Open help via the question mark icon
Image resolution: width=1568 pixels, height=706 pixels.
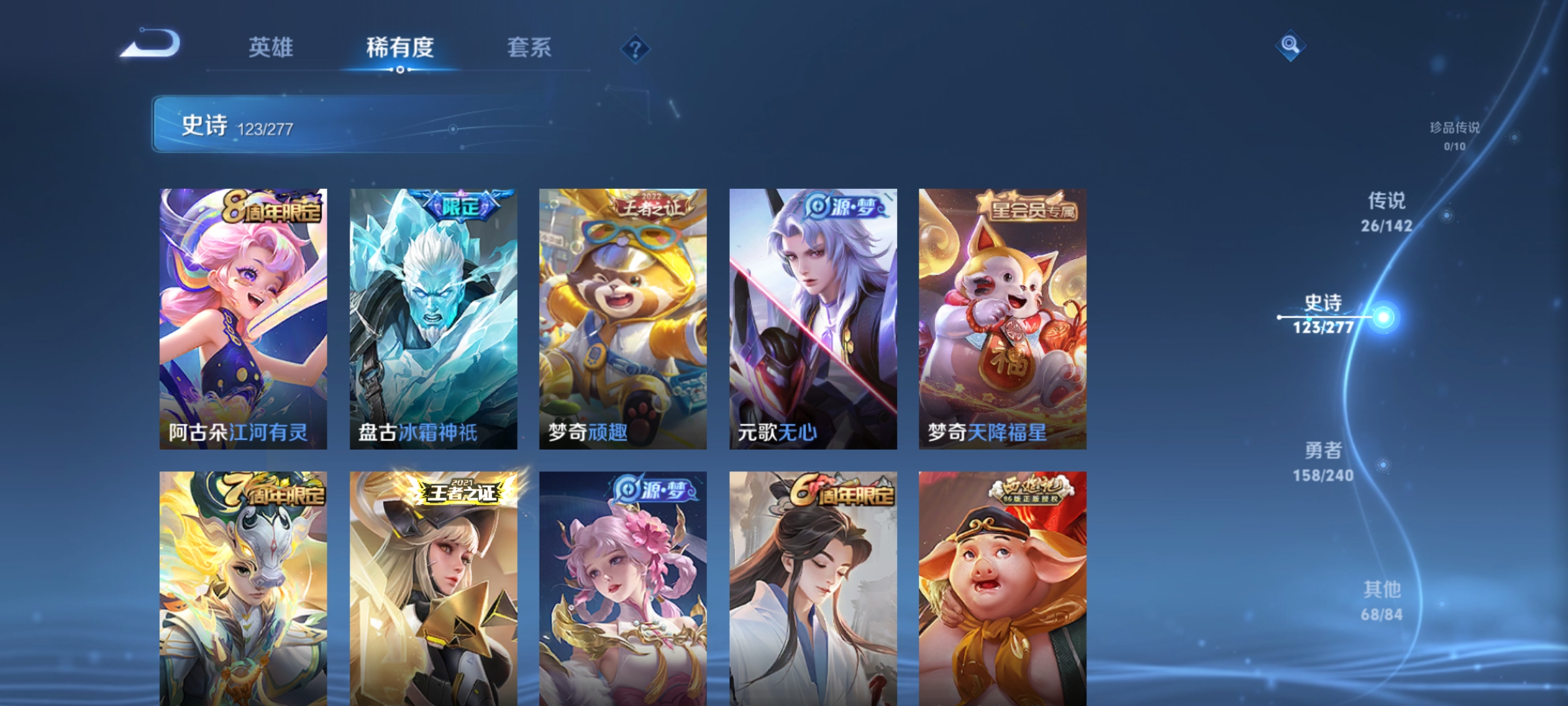(x=636, y=49)
